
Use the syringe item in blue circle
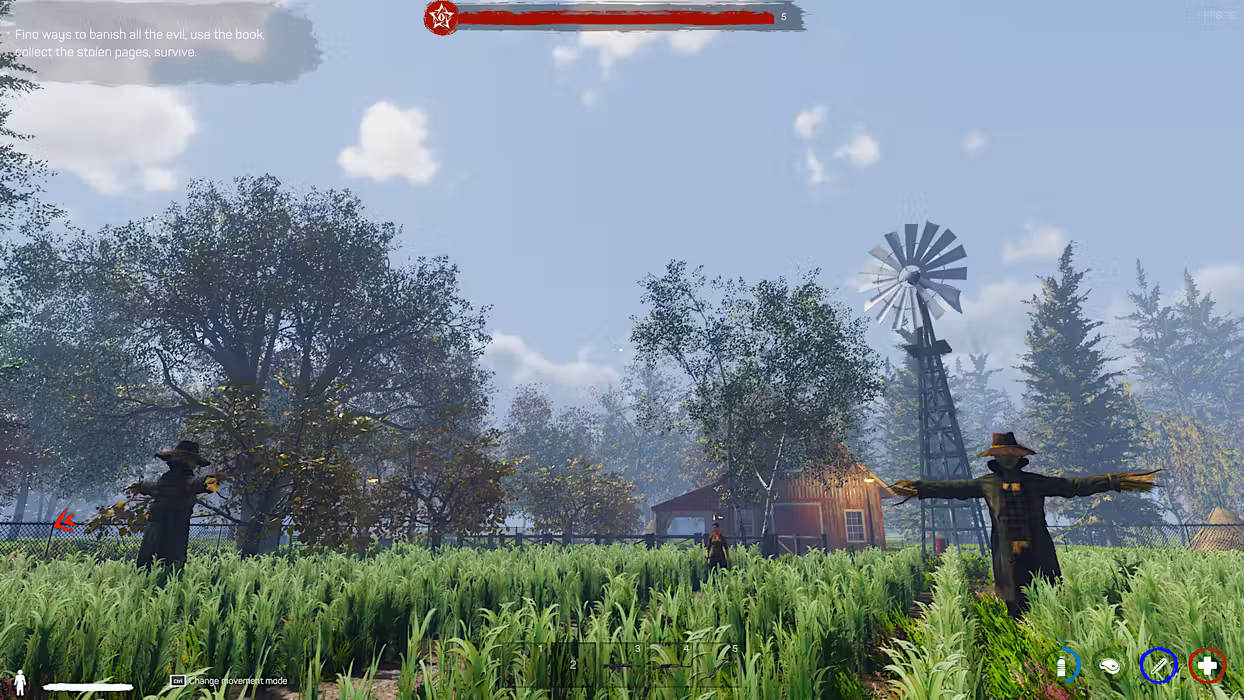coord(1158,665)
